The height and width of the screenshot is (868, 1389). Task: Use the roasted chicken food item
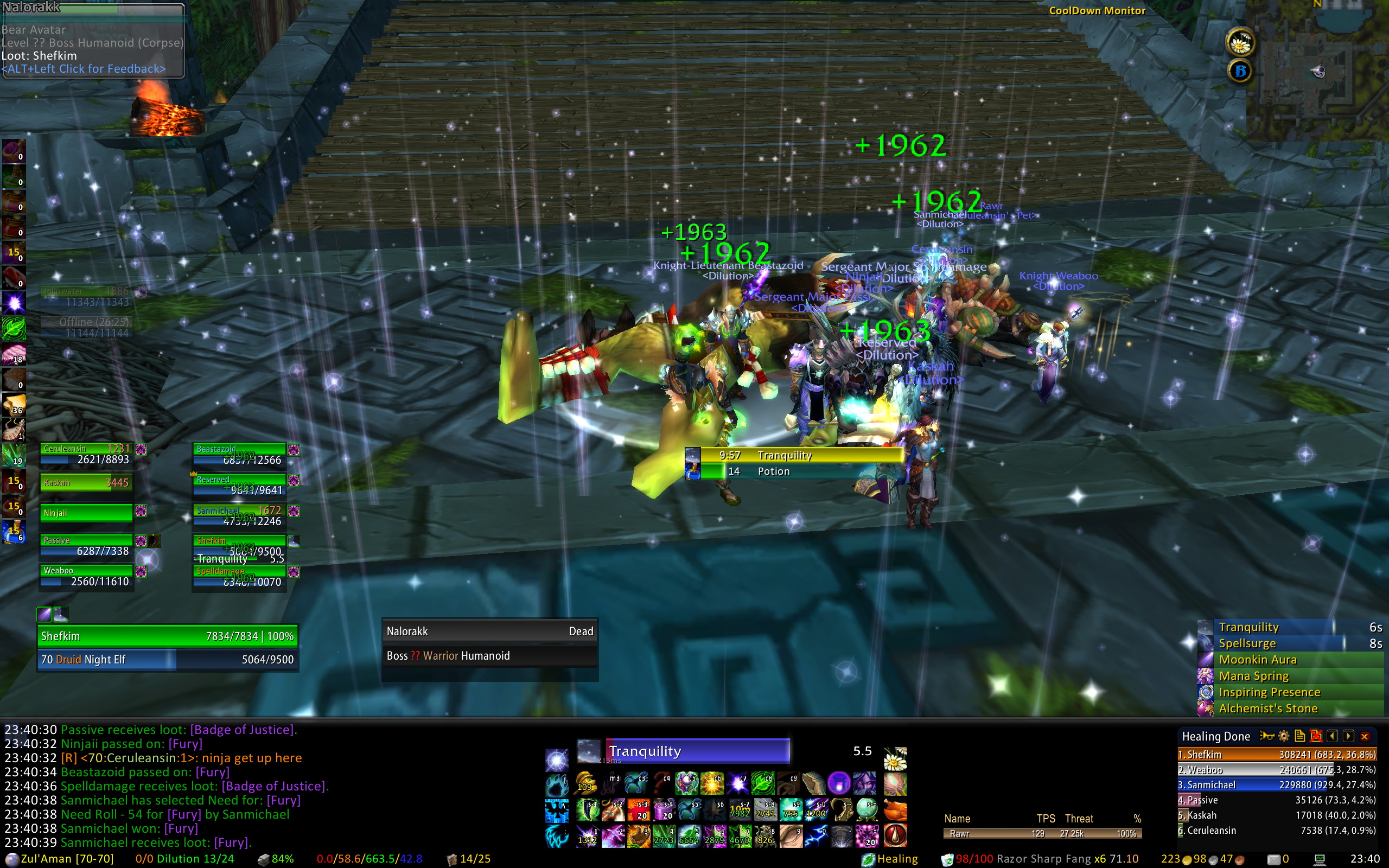895,810
